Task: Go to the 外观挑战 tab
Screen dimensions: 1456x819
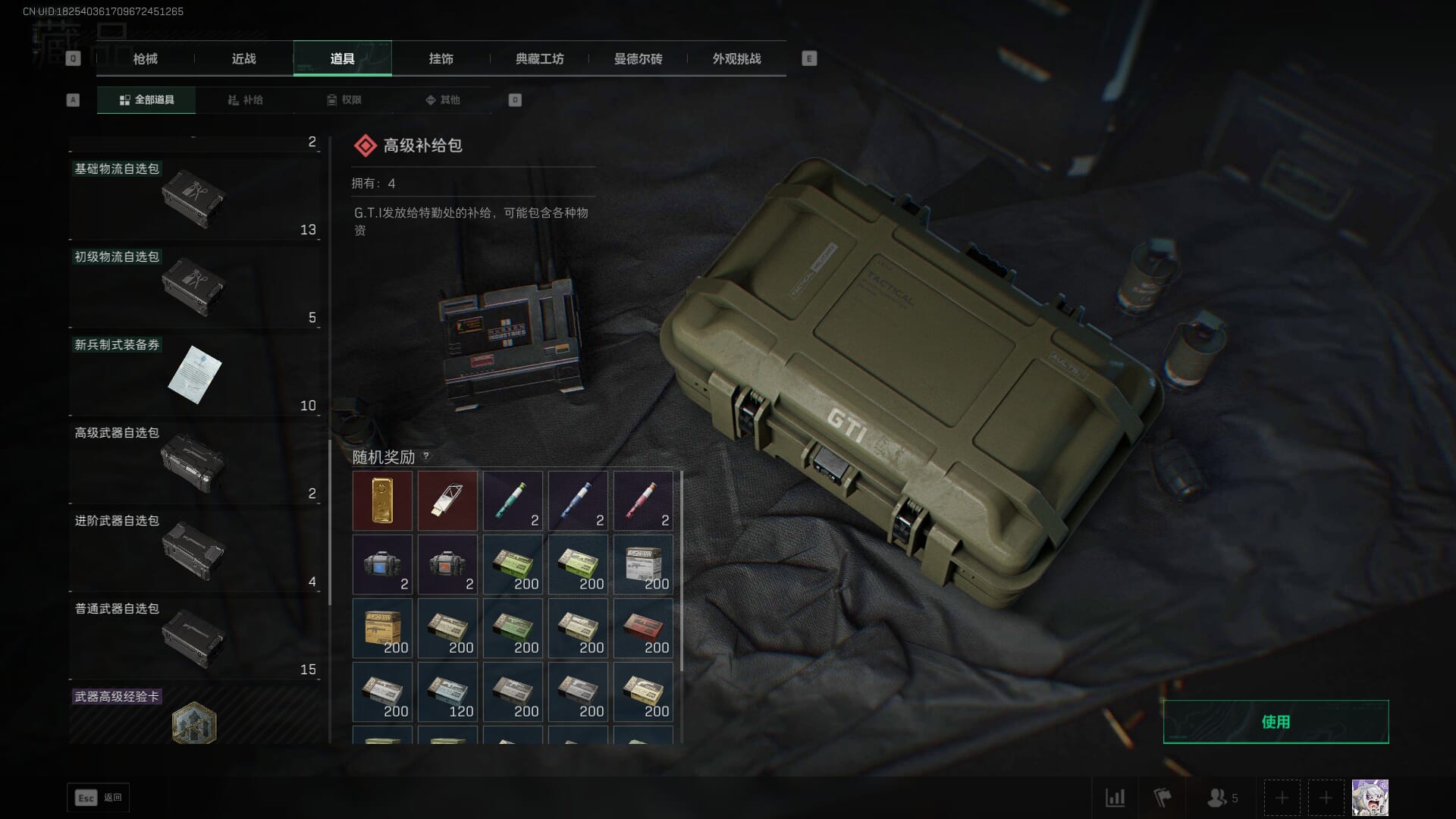Action: point(736,58)
